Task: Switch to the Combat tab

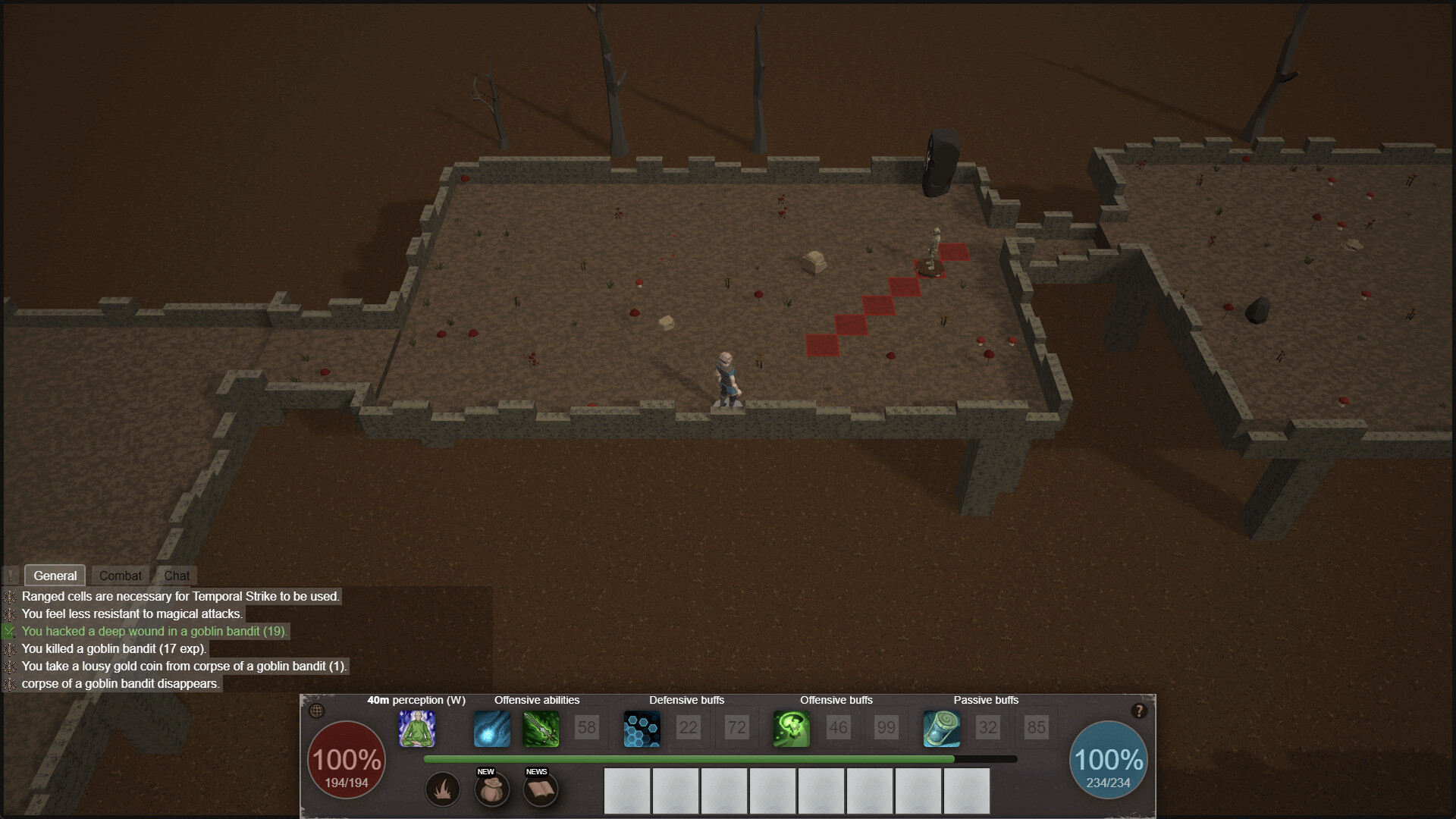Action: [119, 576]
